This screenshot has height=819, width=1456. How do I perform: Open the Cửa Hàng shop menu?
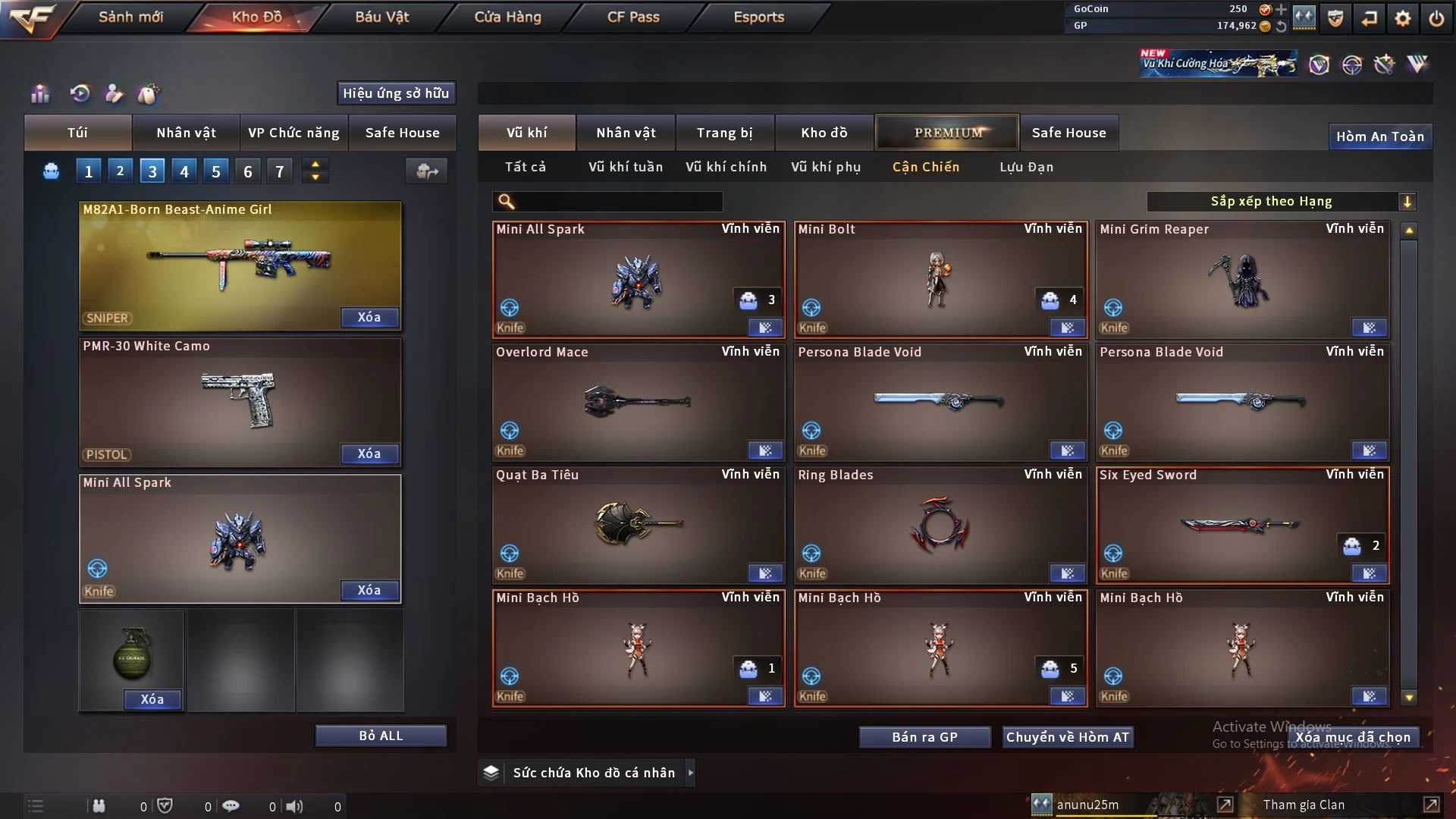[x=507, y=17]
